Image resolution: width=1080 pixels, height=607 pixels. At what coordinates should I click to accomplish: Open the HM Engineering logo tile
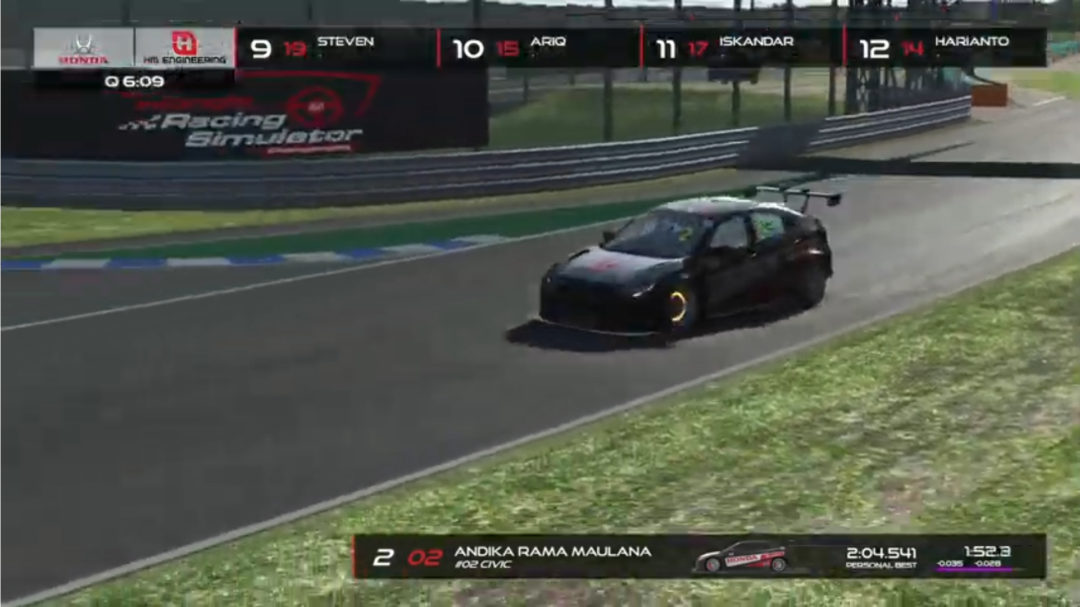184,48
